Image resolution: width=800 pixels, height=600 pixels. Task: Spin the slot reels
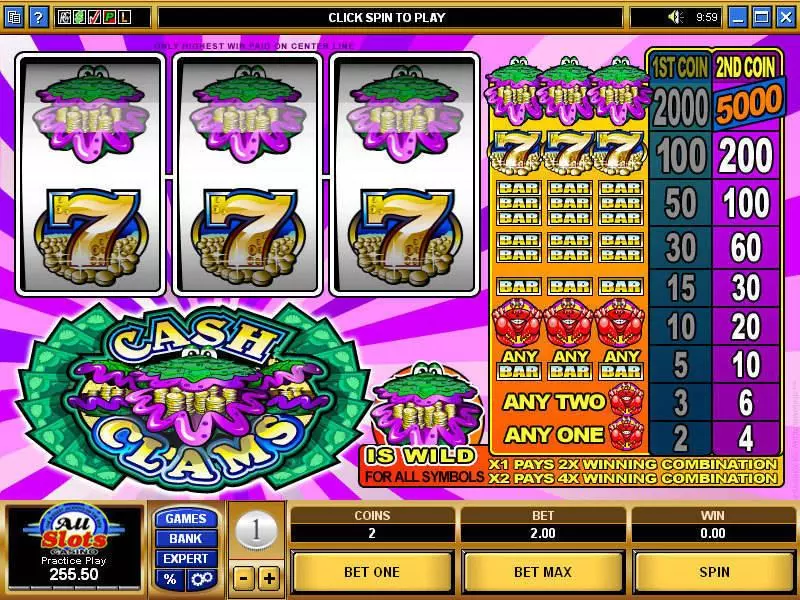[x=714, y=572]
